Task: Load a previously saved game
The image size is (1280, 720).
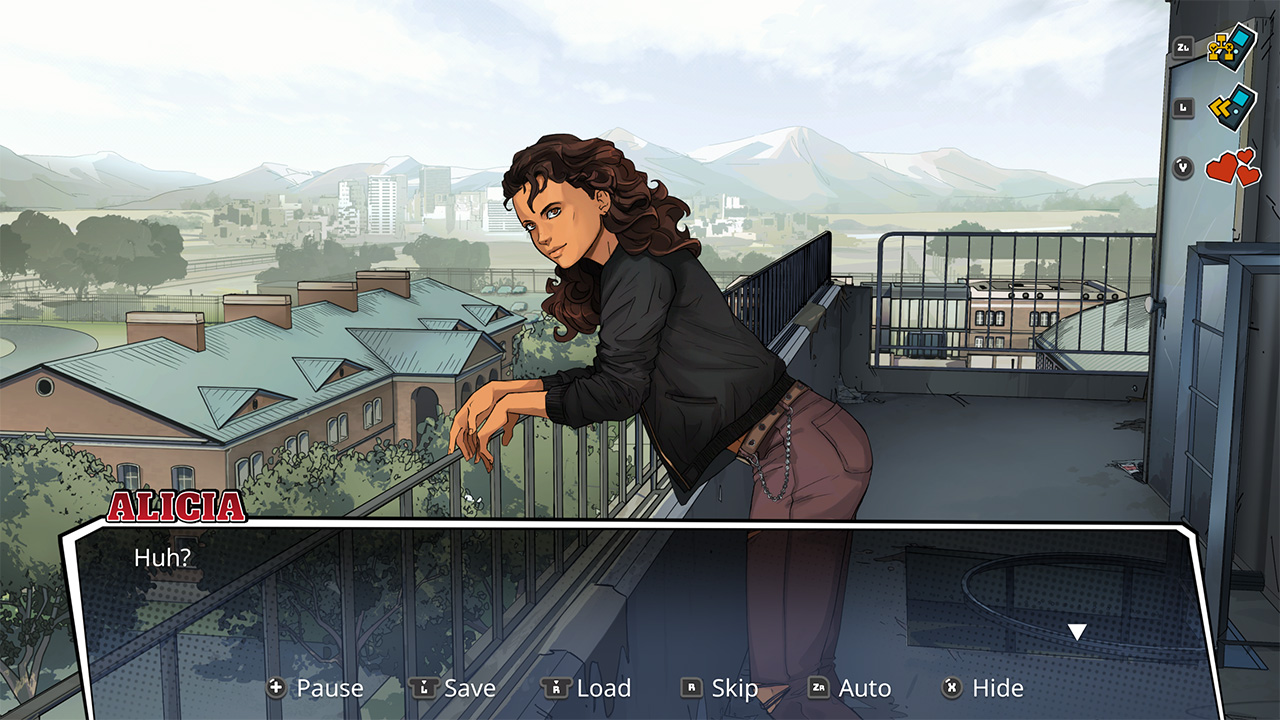Action: pyautogui.click(x=602, y=688)
